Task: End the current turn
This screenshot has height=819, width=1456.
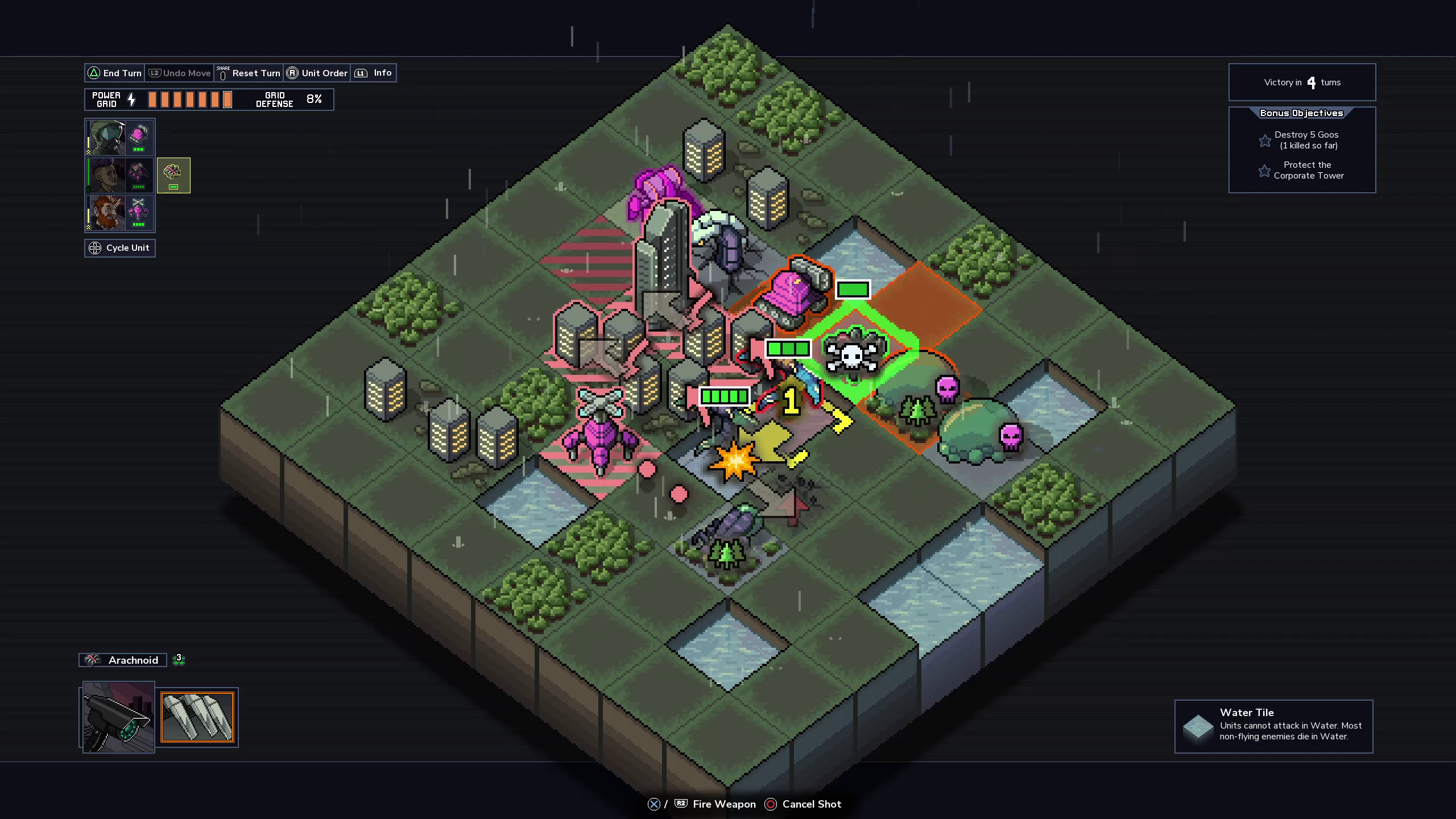Action: [x=114, y=73]
